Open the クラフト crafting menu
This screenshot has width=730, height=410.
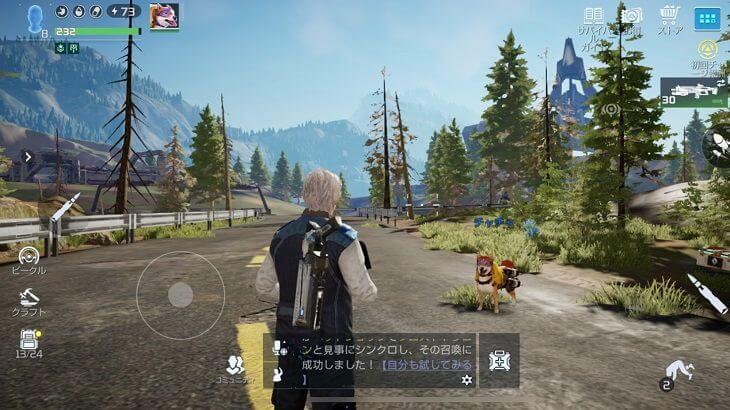tap(28, 299)
